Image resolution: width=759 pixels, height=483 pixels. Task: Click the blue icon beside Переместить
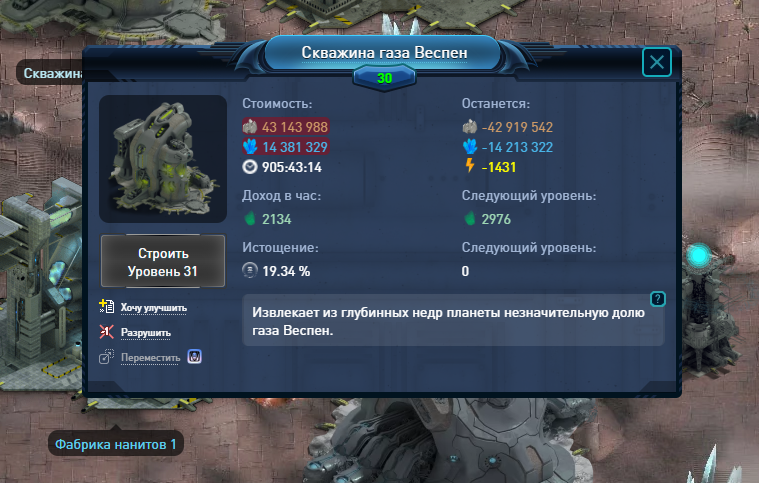[x=196, y=357]
